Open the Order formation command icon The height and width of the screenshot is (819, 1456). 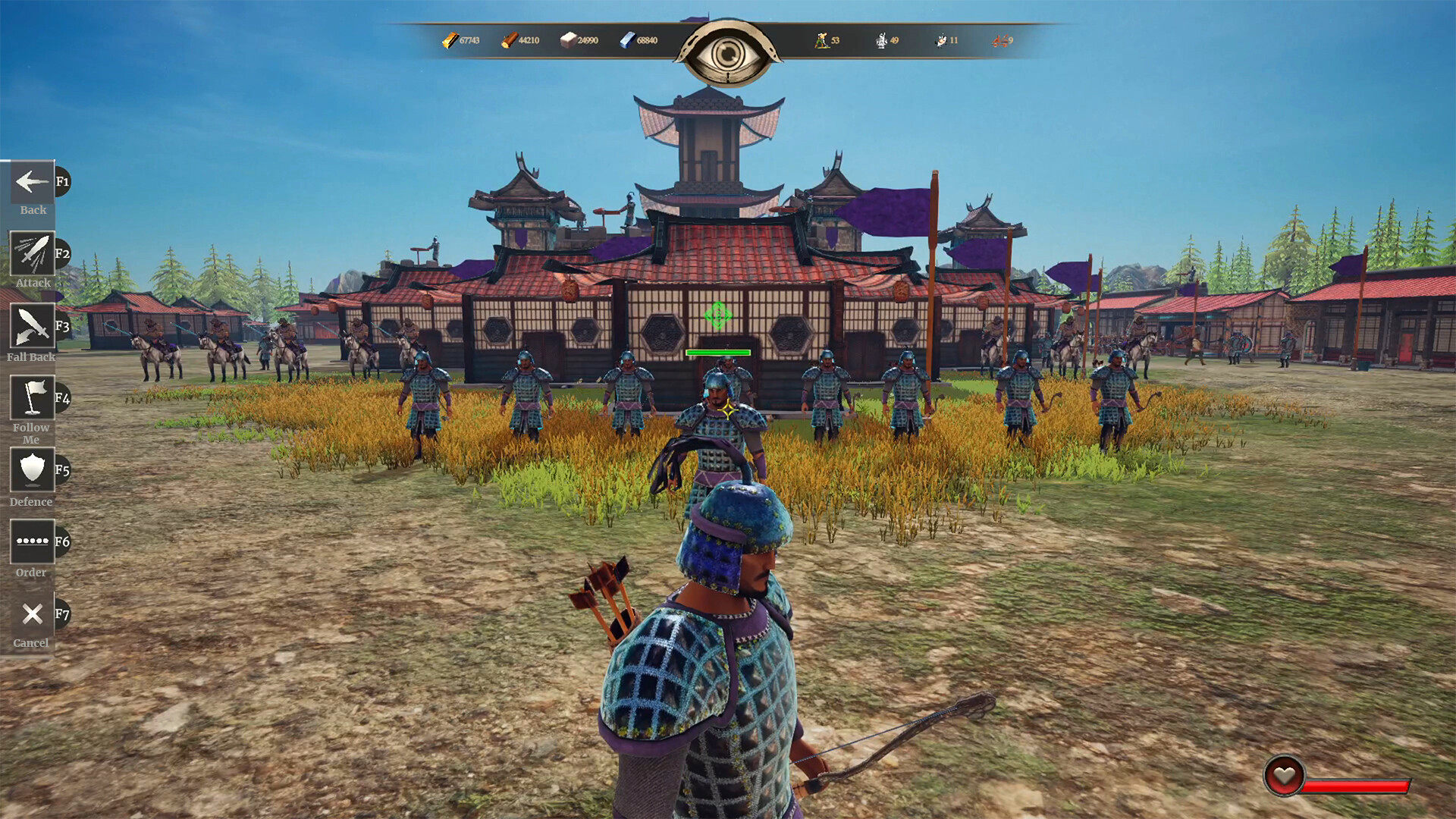(x=30, y=541)
